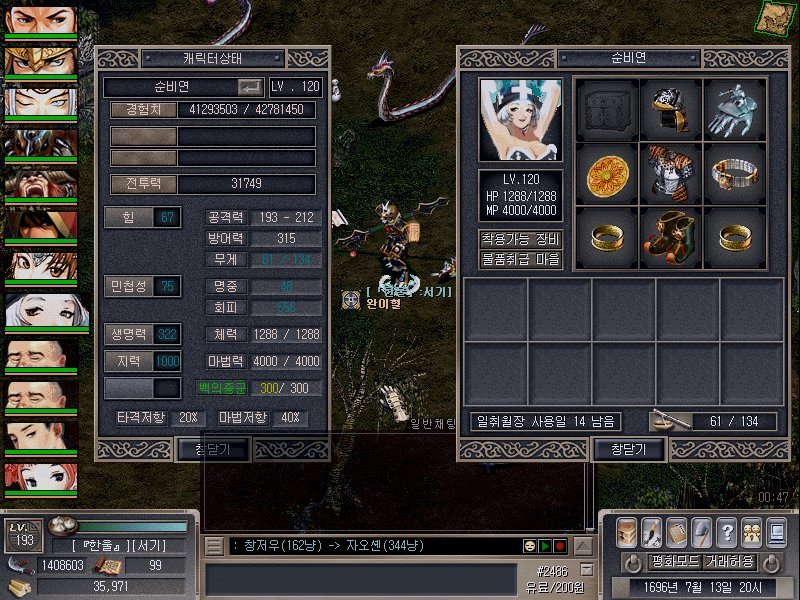Select the orange flower shield slot
This screenshot has height=600, width=800.
pos(607,171)
